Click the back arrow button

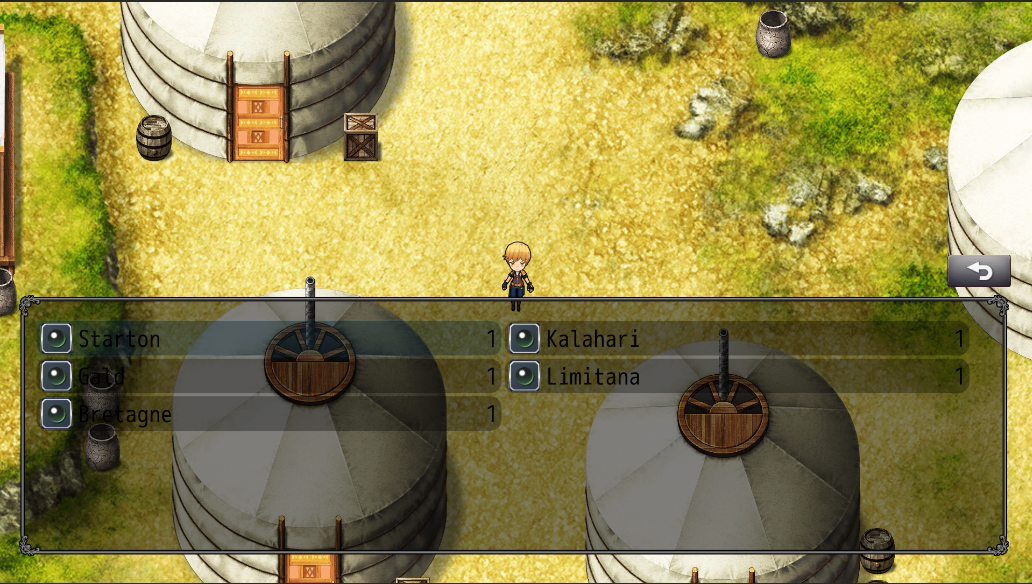pos(979,272)
